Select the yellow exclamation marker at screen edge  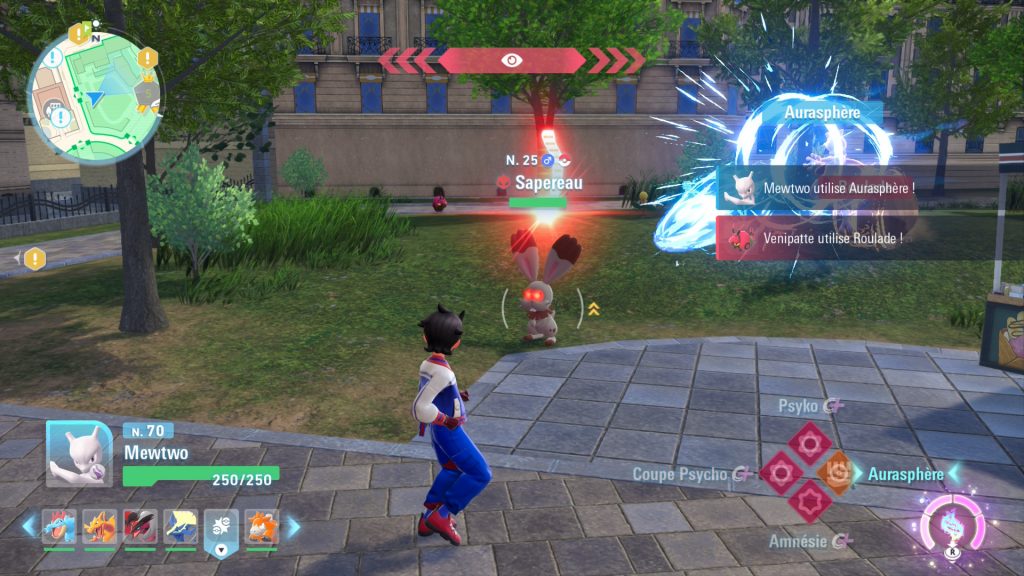tap(35, 259)
